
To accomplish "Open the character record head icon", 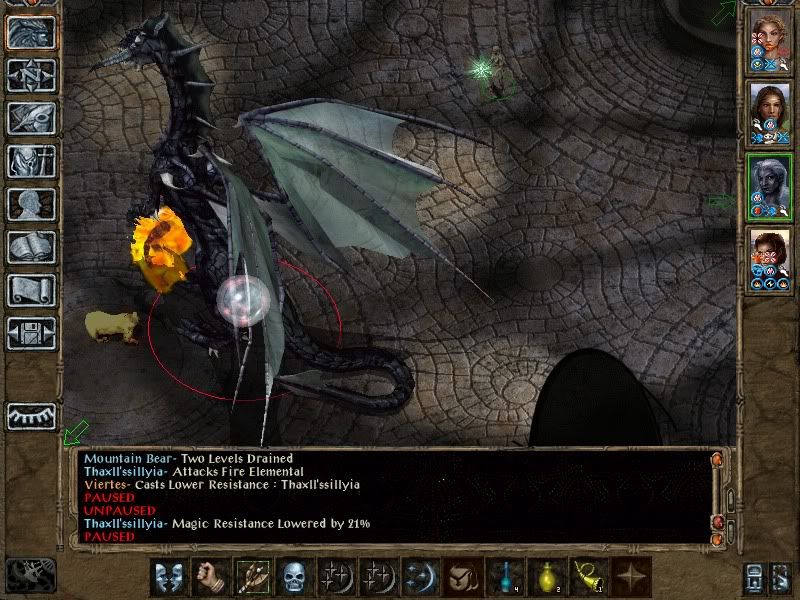I will [x=31, y=204].
